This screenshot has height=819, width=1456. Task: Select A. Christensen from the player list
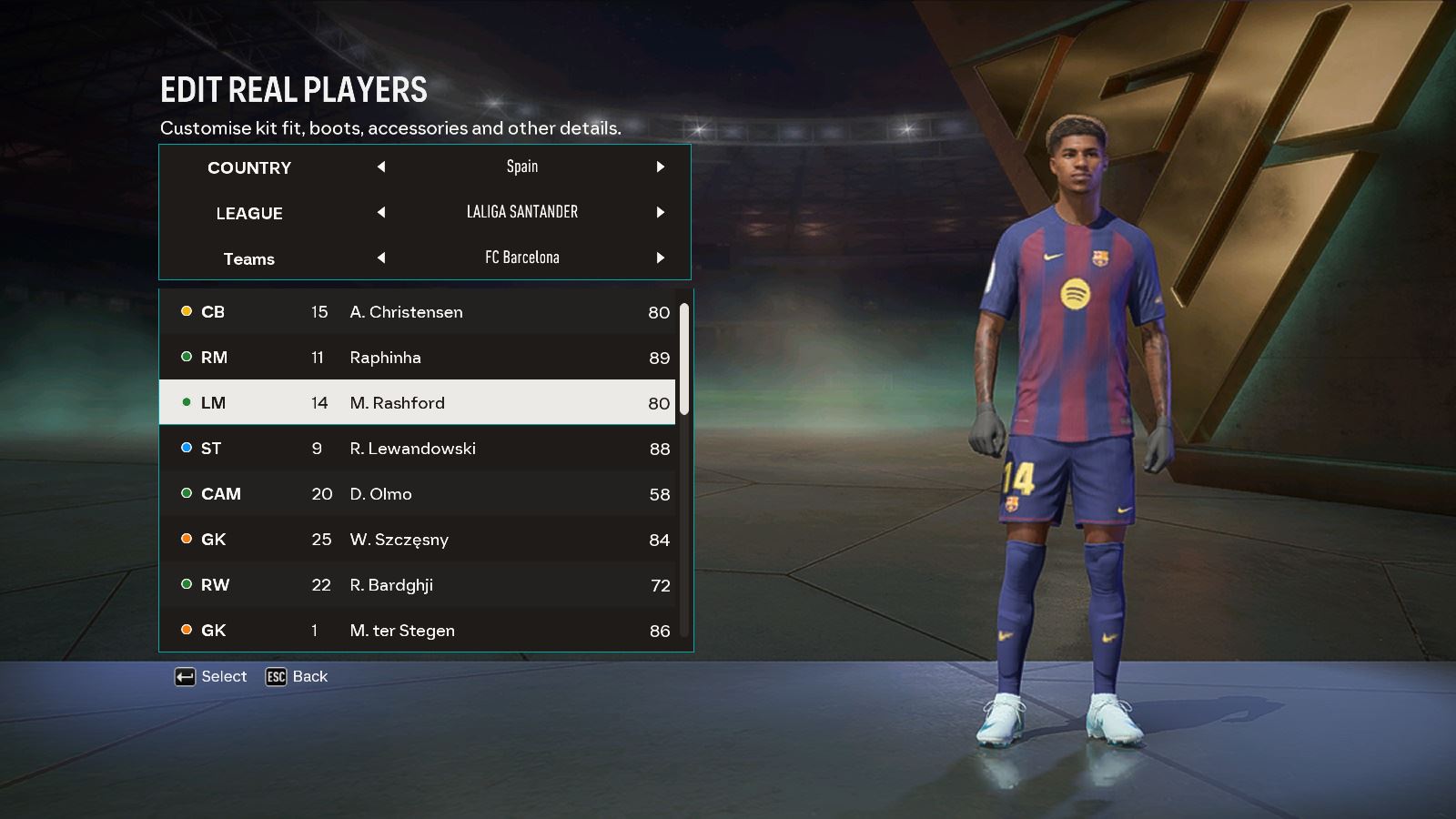417,312
